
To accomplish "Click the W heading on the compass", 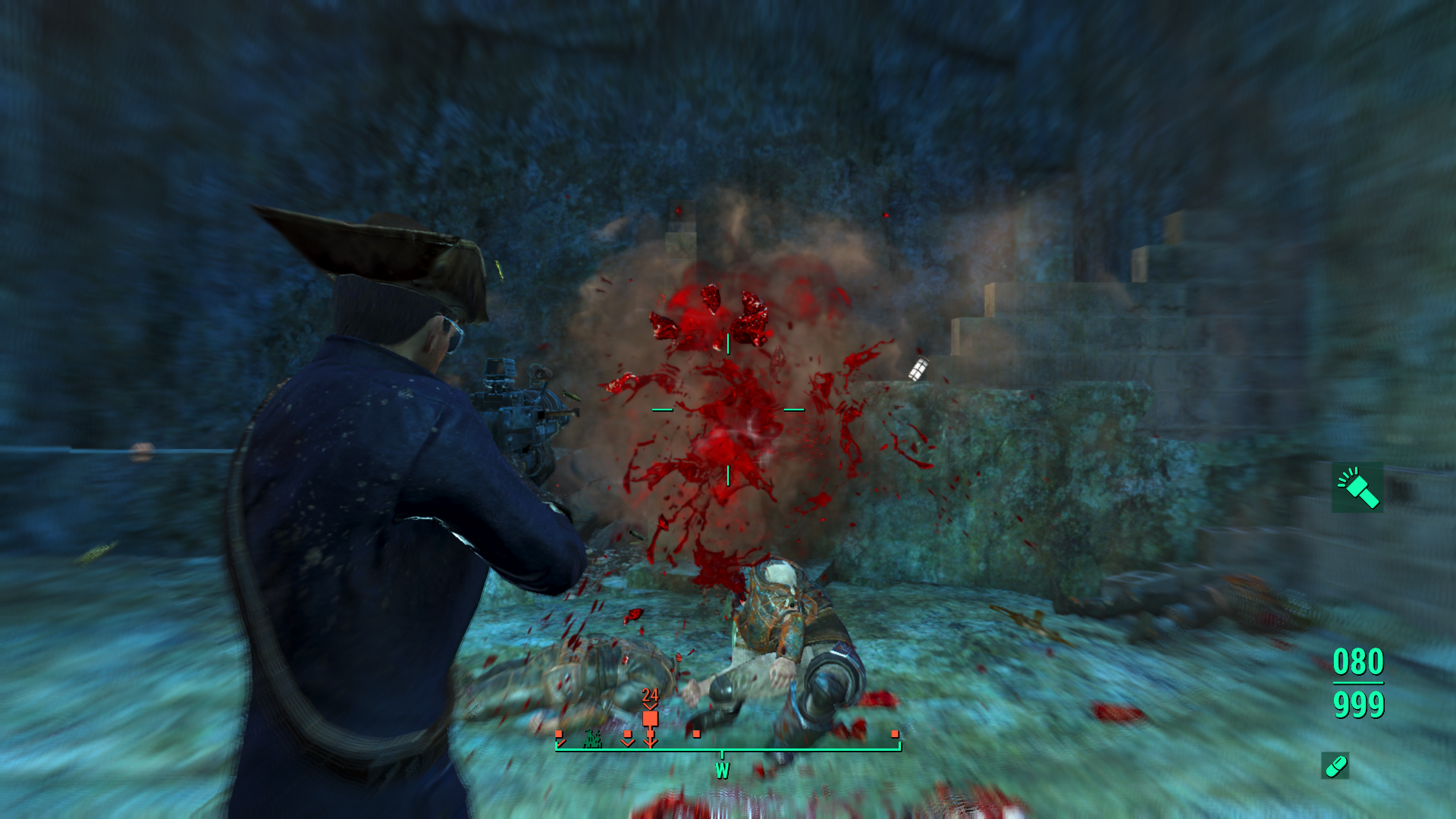I will click(722, 770).
